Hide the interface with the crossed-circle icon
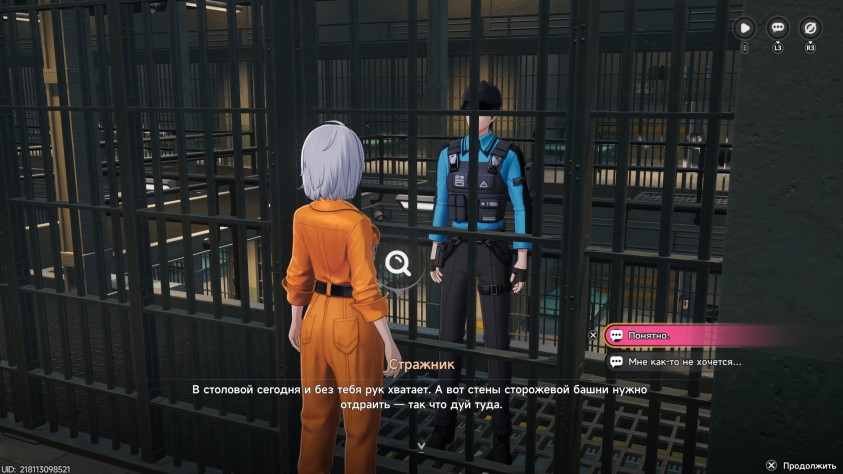 (810, 28)
